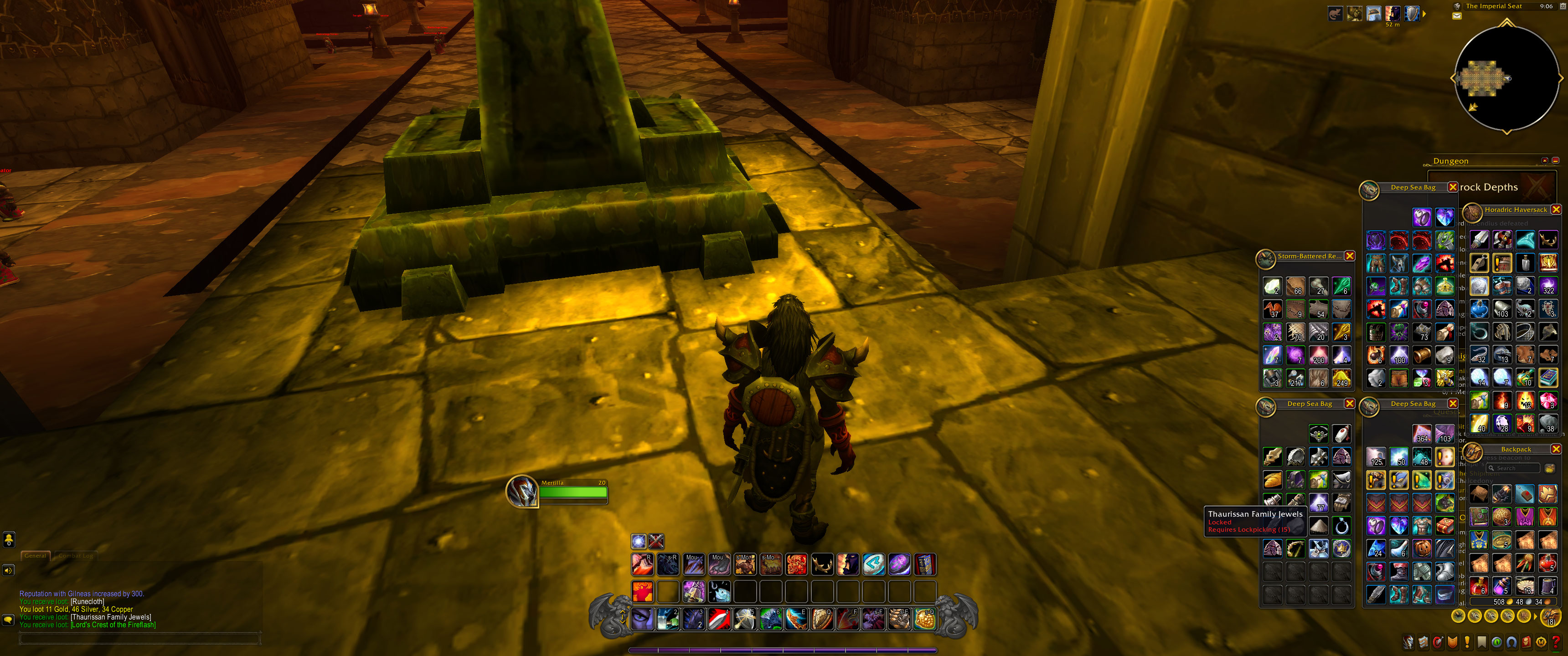Close the Backpack window
Image resolution: width=1568 pixels, height=656 pixels.
(x=1556, y=449)
